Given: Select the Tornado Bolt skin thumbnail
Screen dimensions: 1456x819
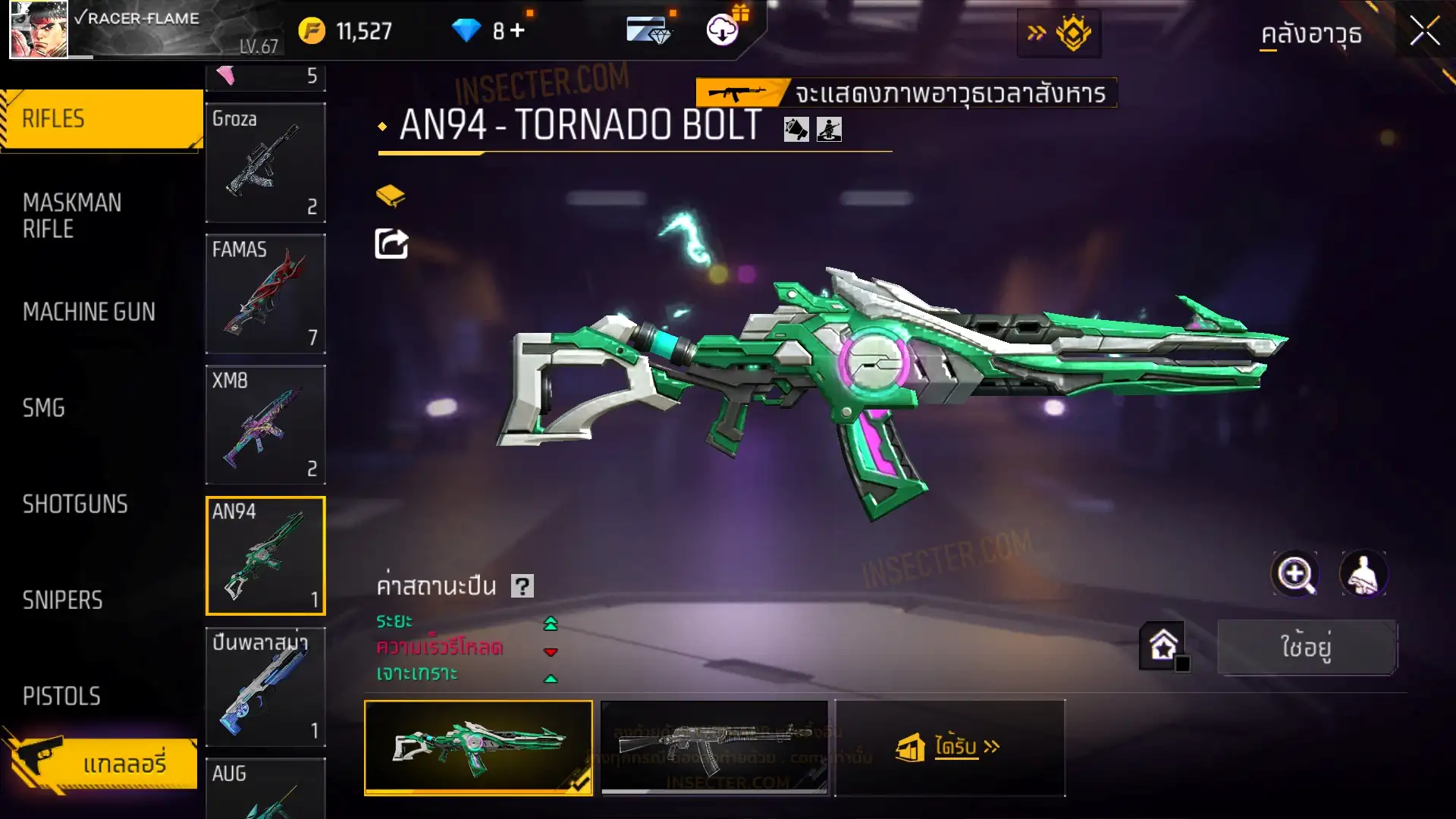Looking at the screenshot, I should click(x=479, y=747).
